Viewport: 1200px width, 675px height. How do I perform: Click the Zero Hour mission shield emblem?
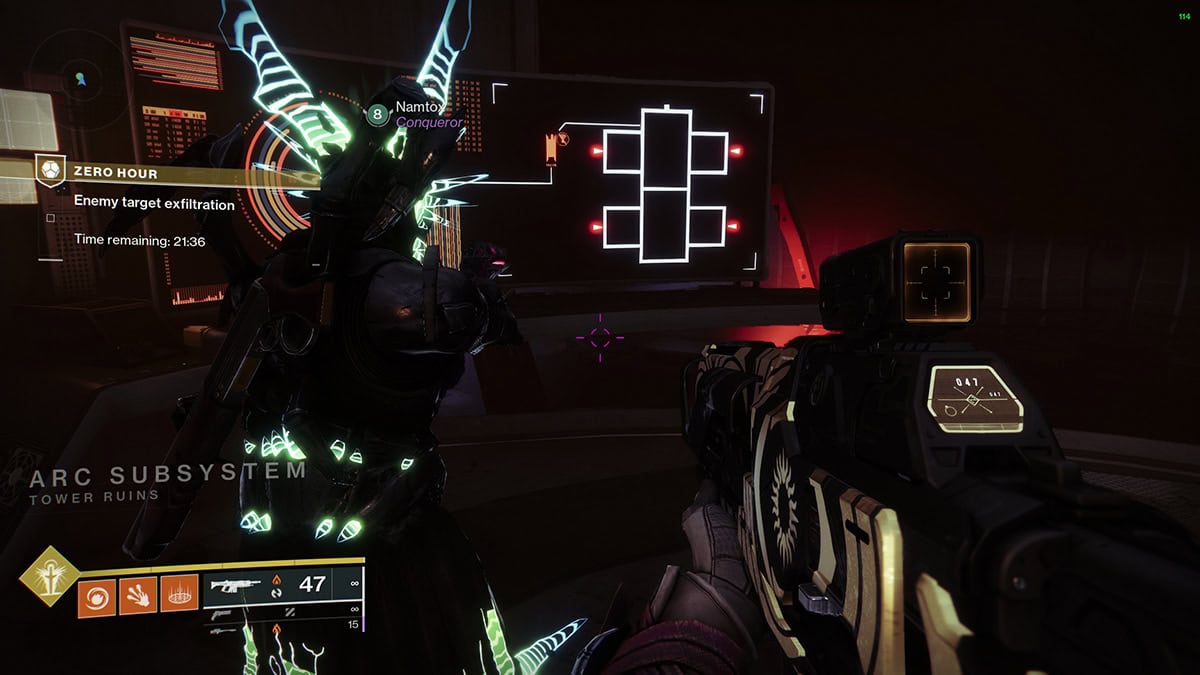click(x=50, y=172)
